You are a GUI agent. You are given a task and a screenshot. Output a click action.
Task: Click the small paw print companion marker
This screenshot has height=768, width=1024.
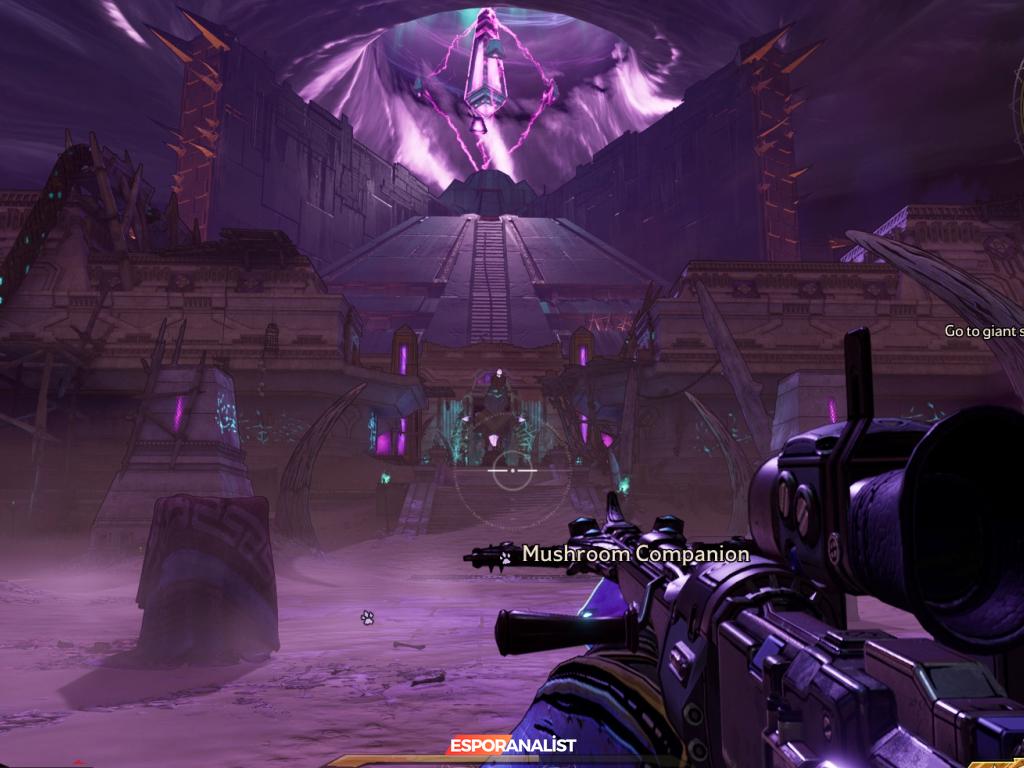click(367, 618)
